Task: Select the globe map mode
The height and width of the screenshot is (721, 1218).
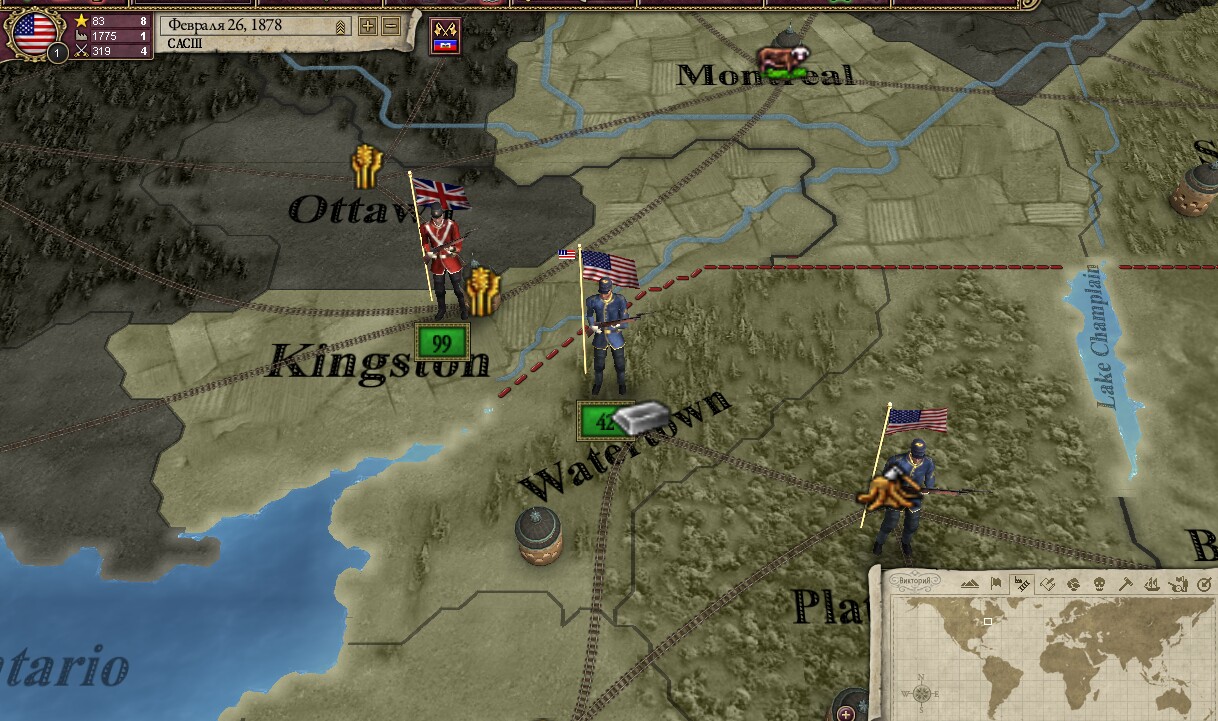Action: (1073, 584)
